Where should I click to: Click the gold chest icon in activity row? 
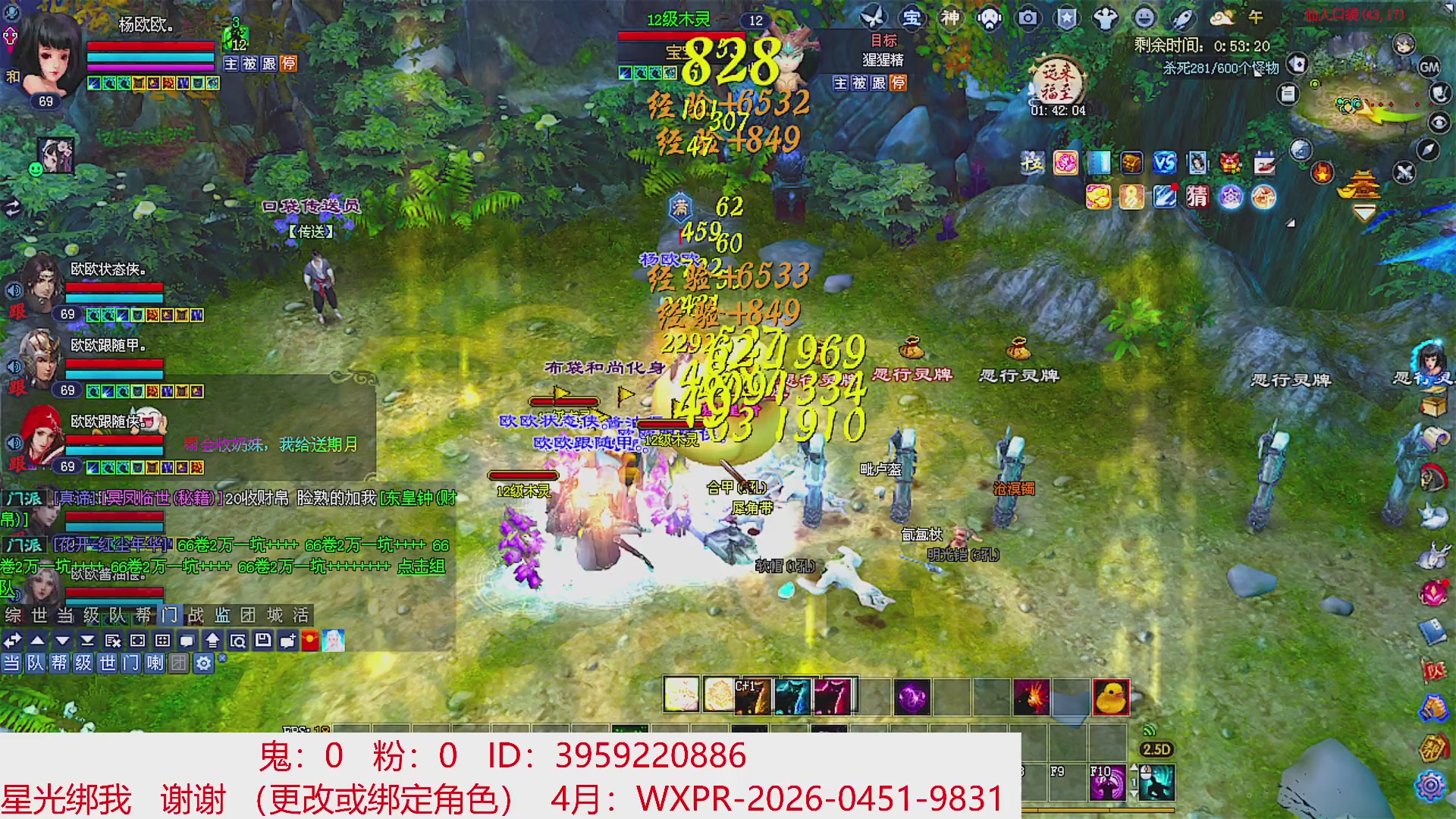[1131, 162]
